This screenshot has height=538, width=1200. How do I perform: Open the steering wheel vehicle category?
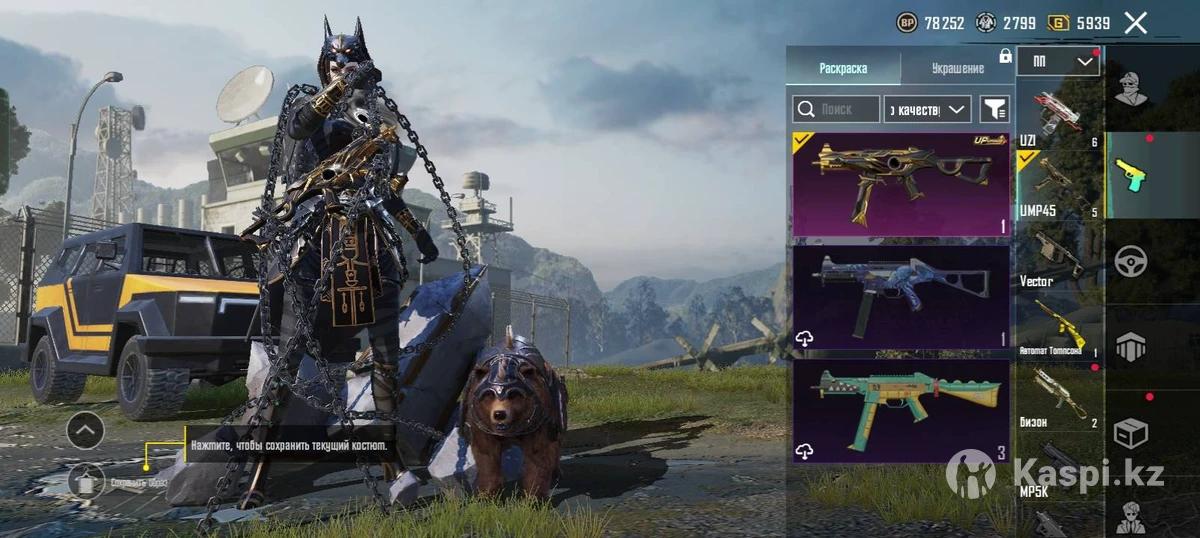[1131, 261]
